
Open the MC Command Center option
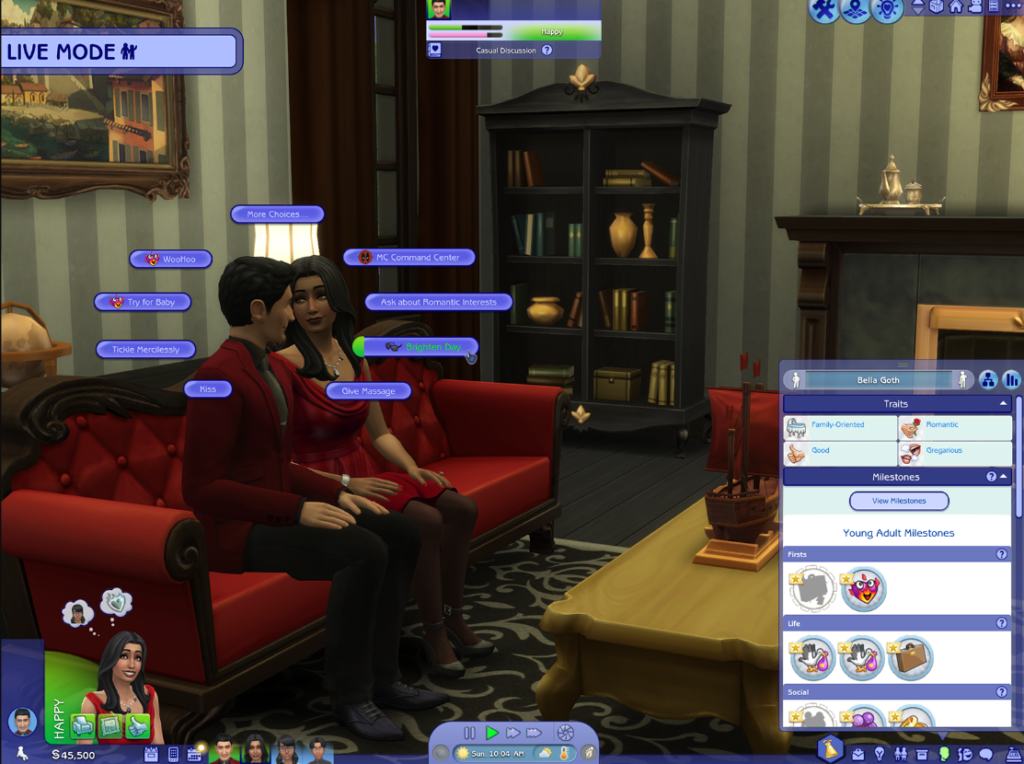pos(409,257)
